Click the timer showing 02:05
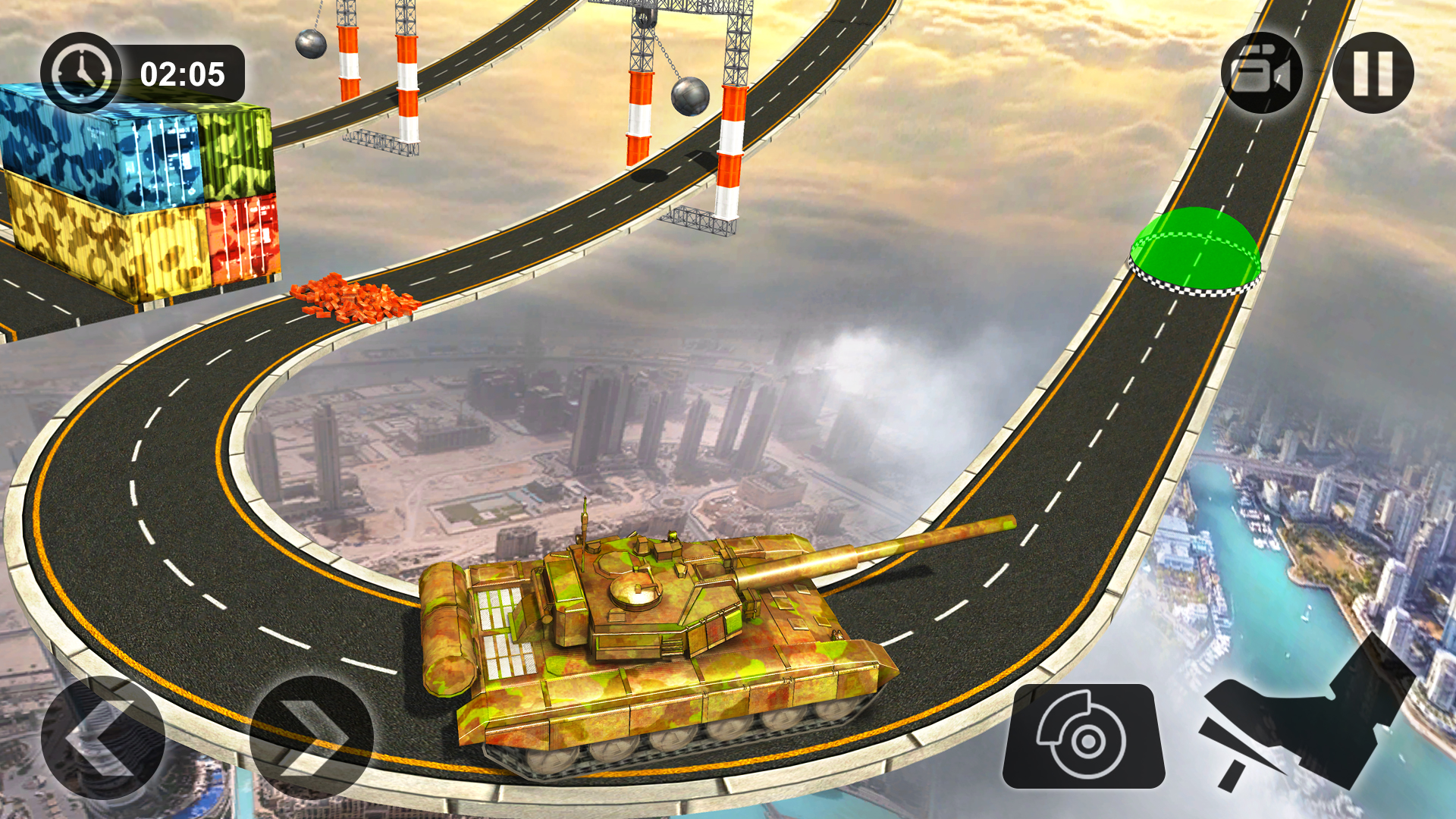Viewport: 1456px width, 819px height. (182, 74)
